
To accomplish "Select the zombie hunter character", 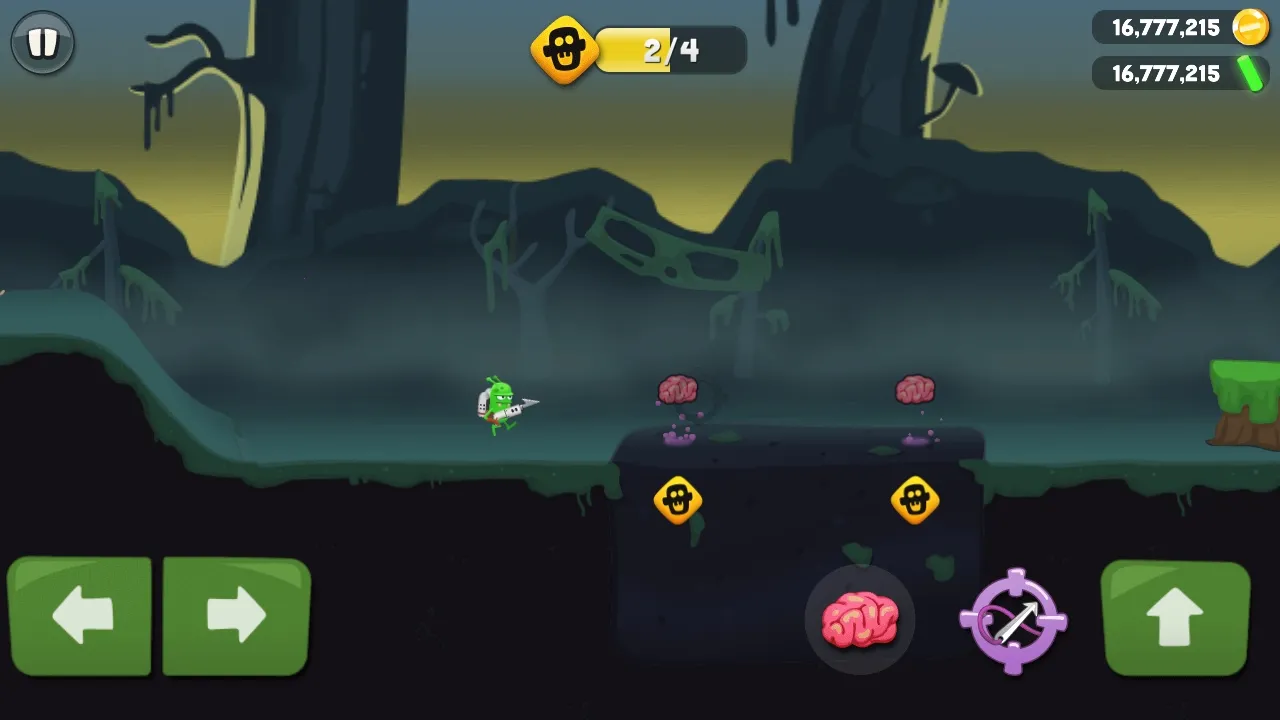I will tap(500, 405).
